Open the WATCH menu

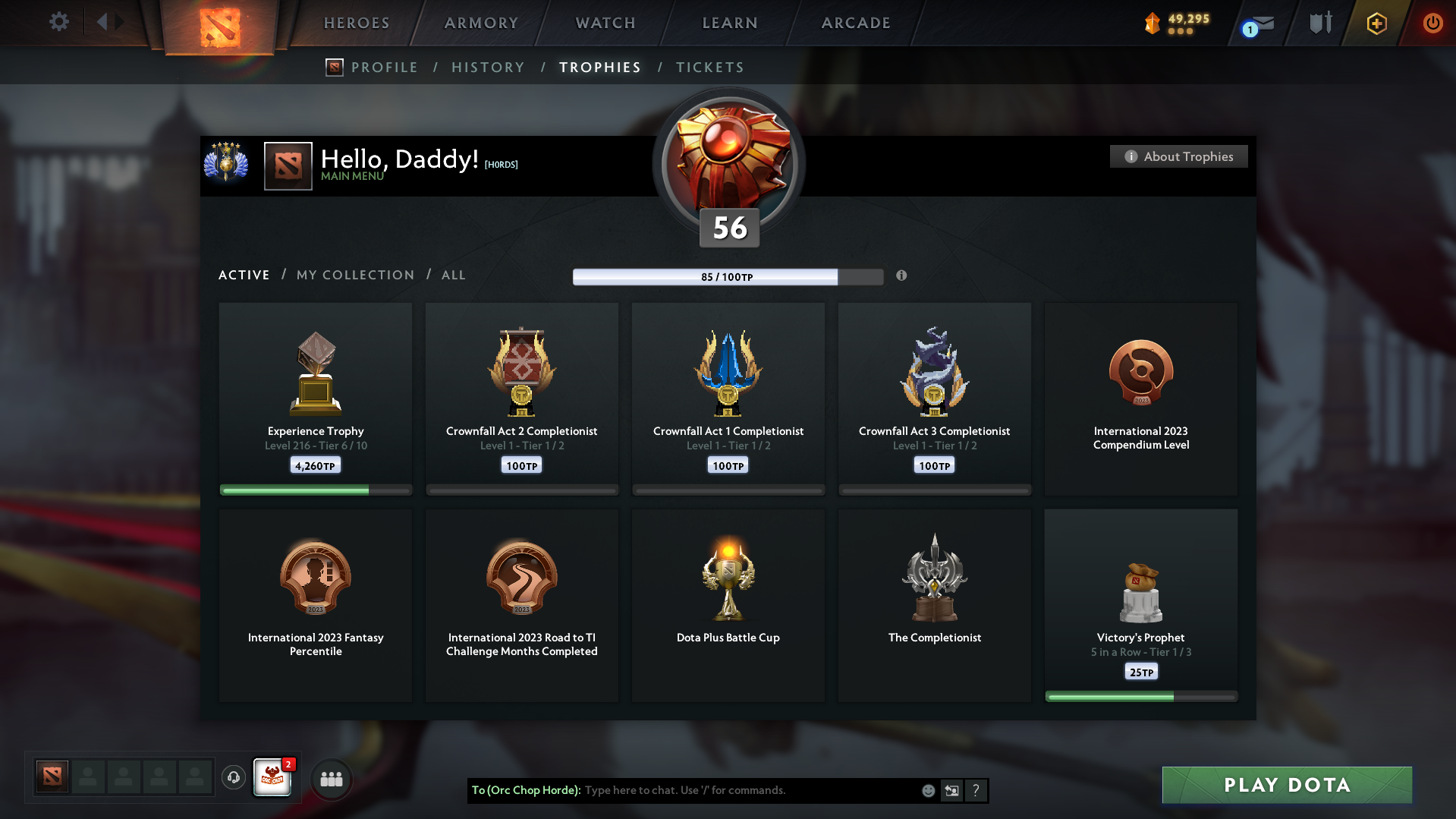(x=605, y=23)
